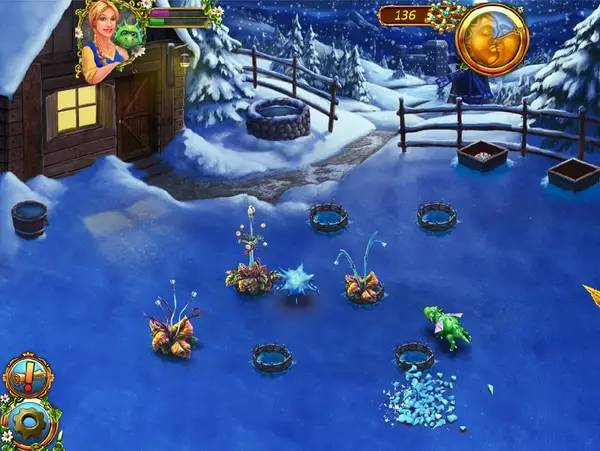Open the quest scroll exclamation button
Viewport: 600px width, 451px height.
26,375
